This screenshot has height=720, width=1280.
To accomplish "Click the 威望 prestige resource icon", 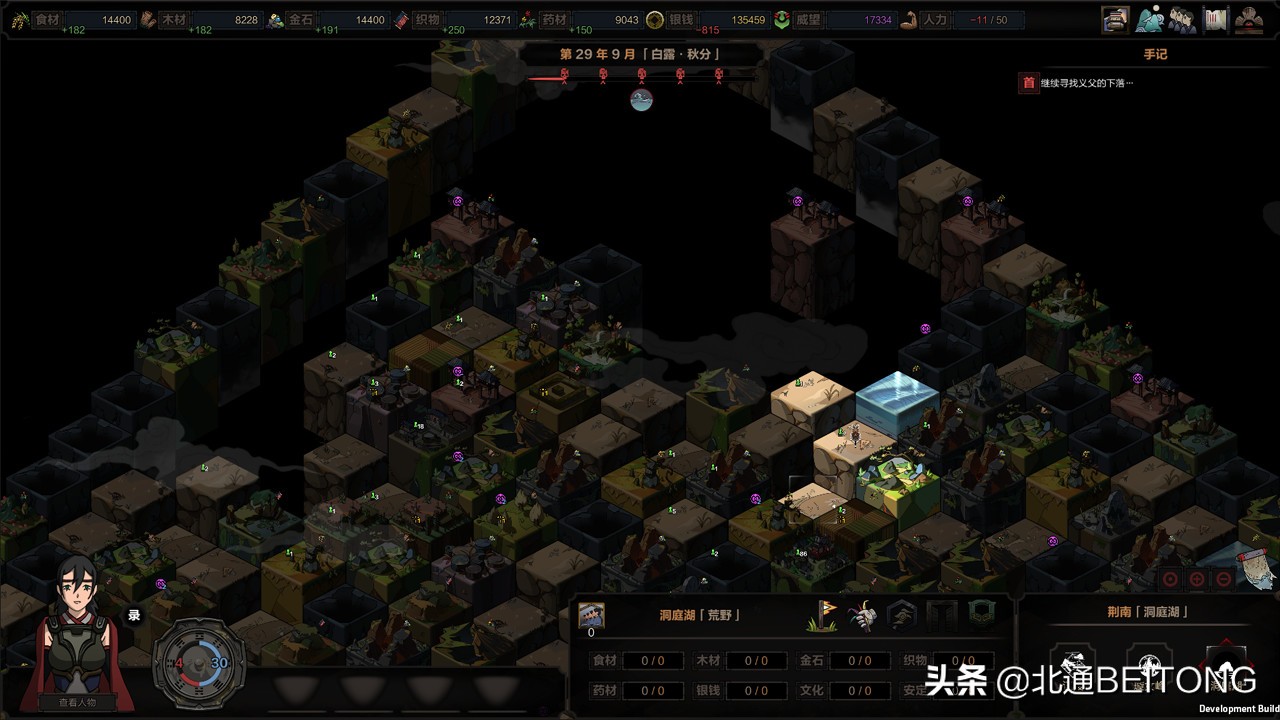I will tap(782, 20).
